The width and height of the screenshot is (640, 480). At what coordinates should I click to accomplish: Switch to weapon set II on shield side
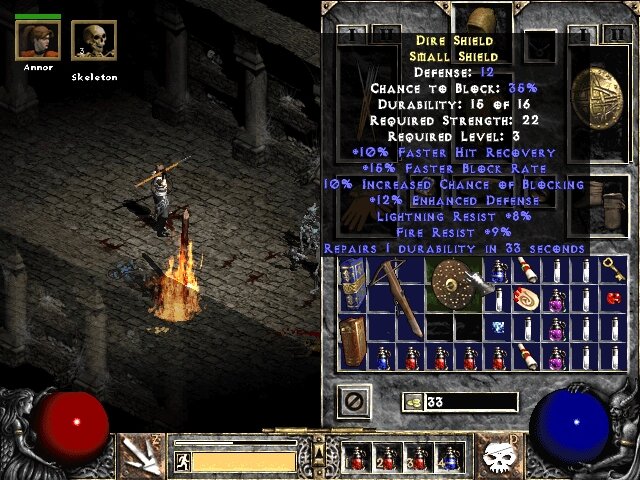[613, 35]
